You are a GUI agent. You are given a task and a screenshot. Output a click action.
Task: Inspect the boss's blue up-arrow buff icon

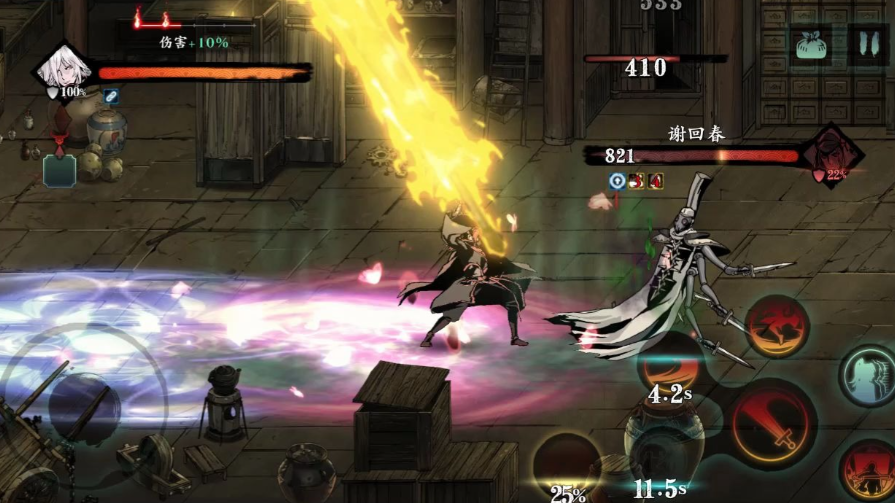pyautogui.click(x=617, y=181)
